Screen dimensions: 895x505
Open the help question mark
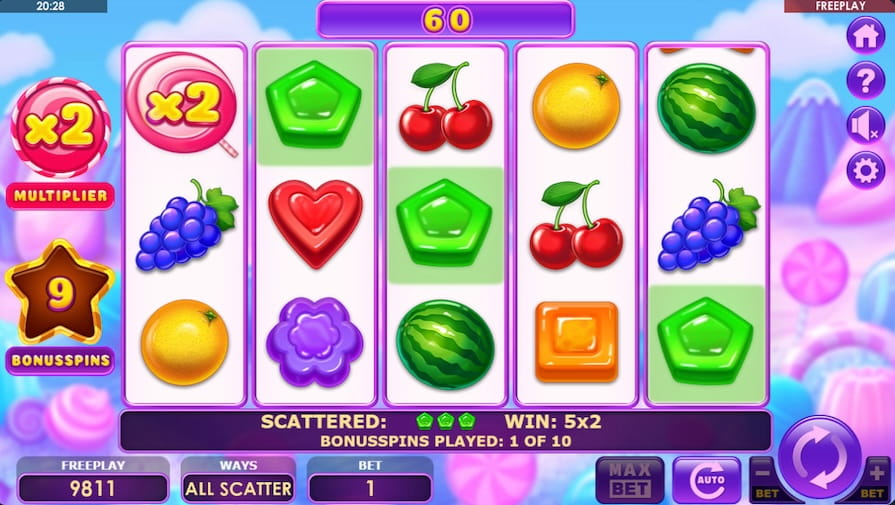click(x=865, y=80)
